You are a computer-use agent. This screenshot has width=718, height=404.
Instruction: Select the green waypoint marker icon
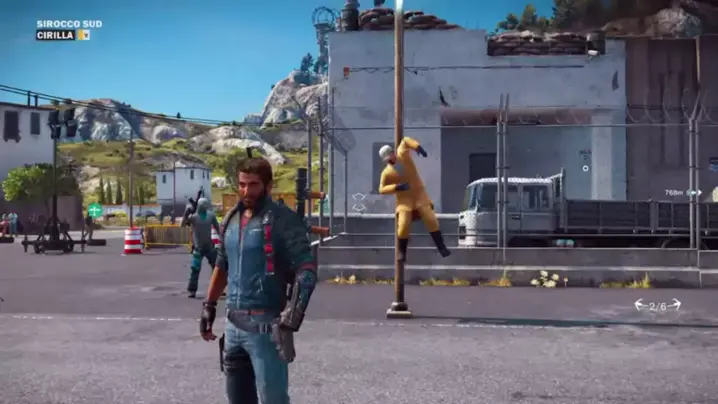coord(95,210)
